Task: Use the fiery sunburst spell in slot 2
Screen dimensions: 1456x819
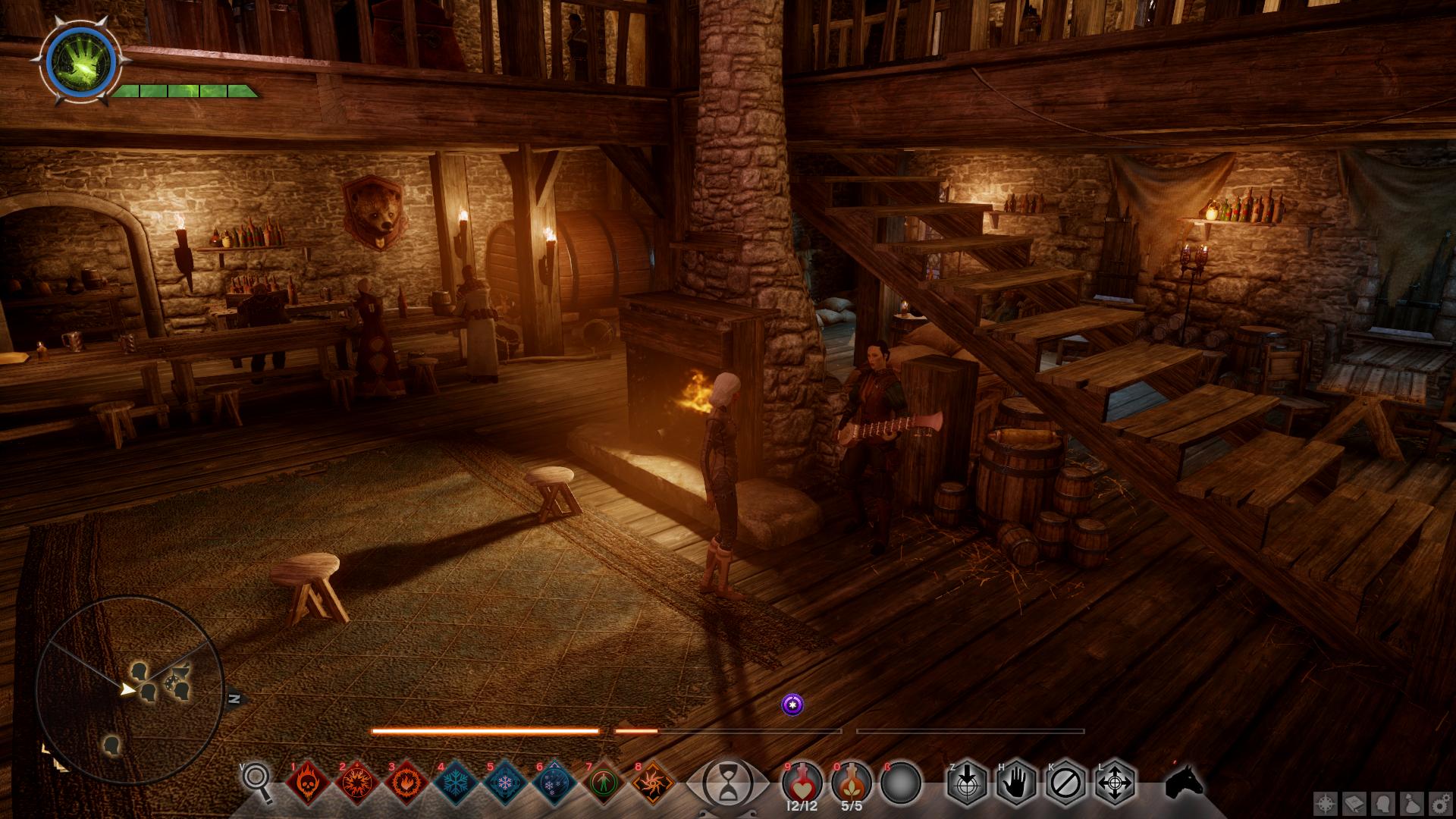Action: (358, 782)
